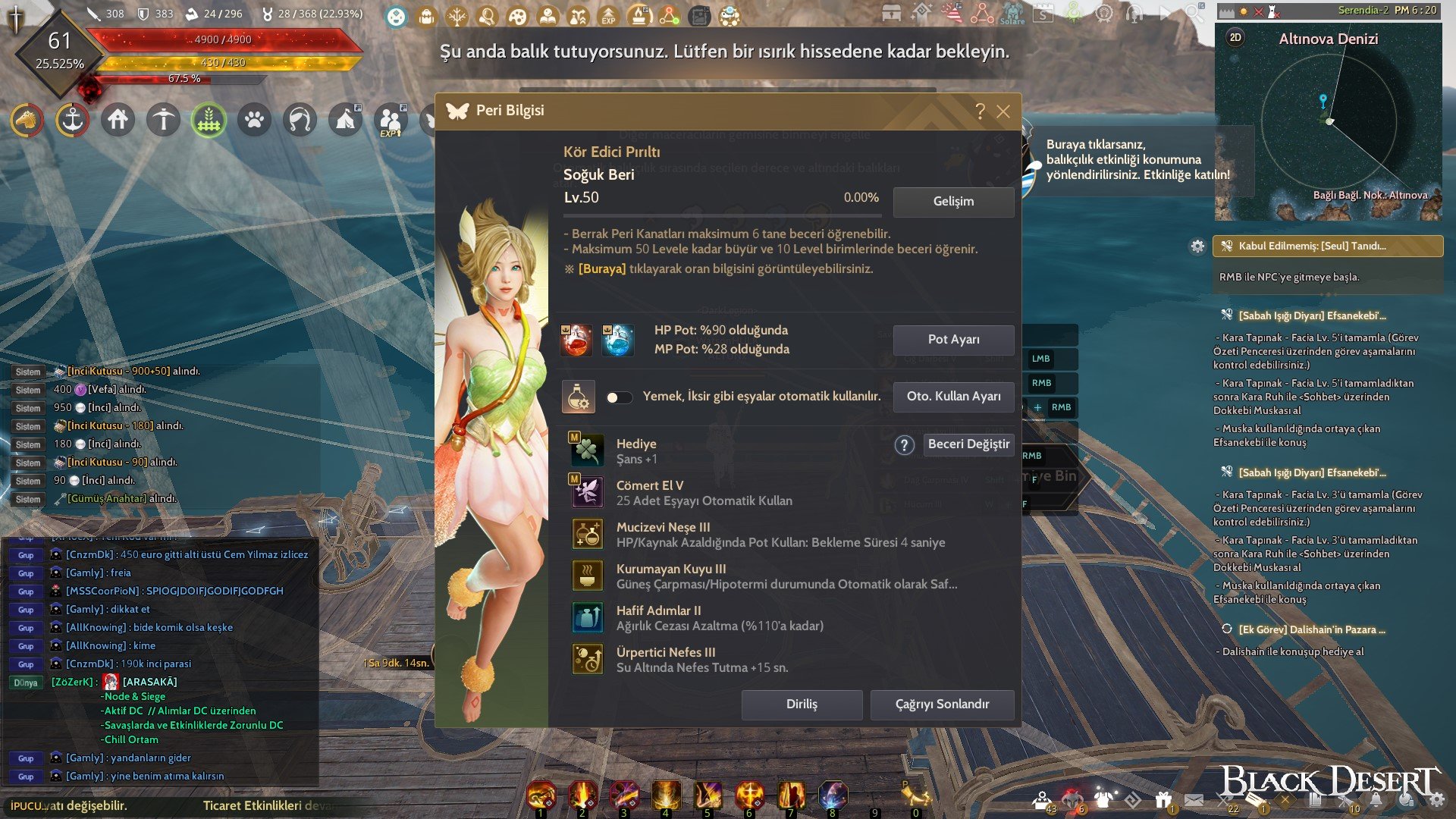Select the Hediye clover skill icon
Image resolution: width=1456 pixels, height=819 pixels.
pos(588,451)
